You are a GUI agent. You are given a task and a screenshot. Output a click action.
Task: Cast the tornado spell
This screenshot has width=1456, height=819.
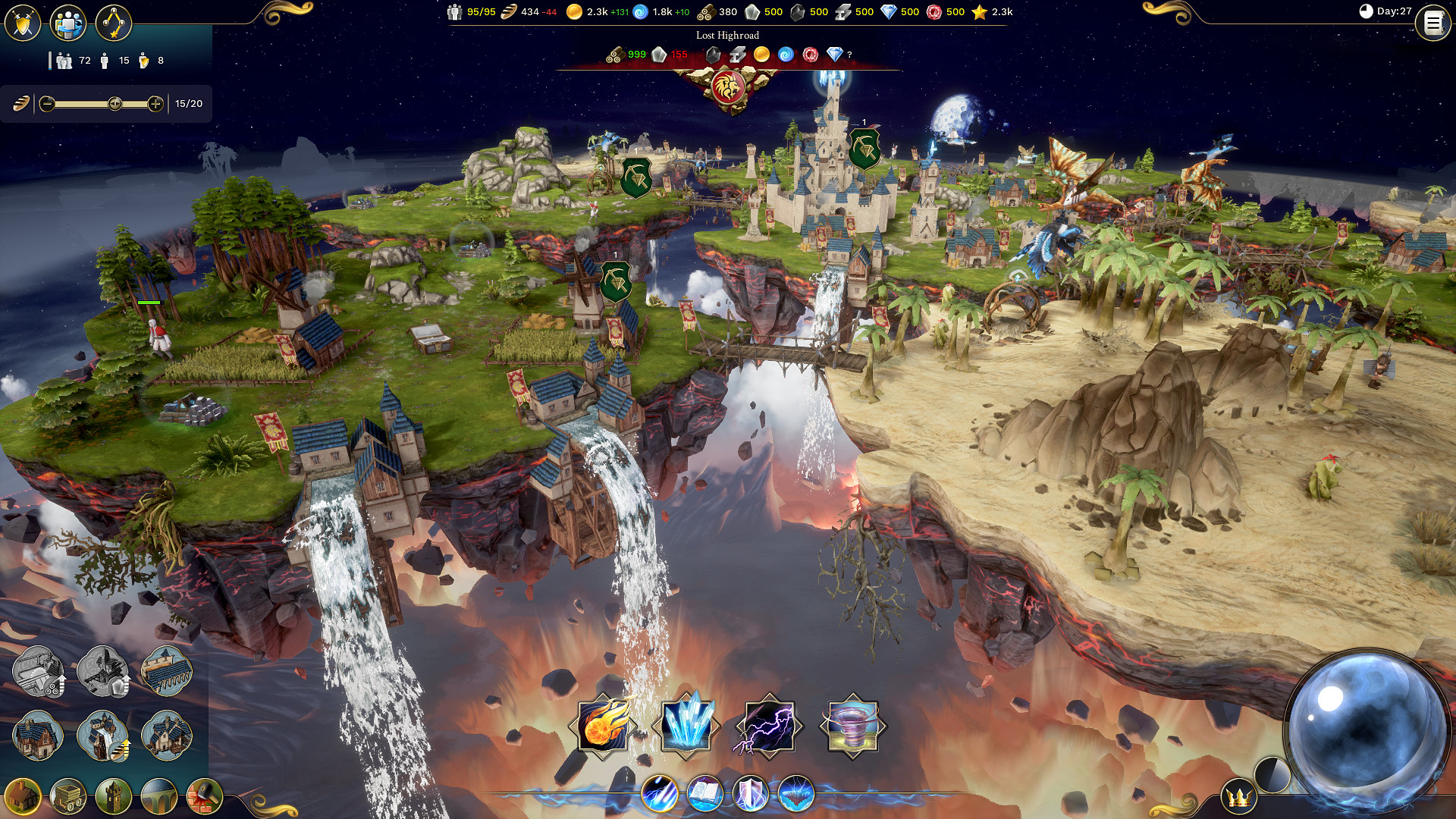[x=852, y=726]
